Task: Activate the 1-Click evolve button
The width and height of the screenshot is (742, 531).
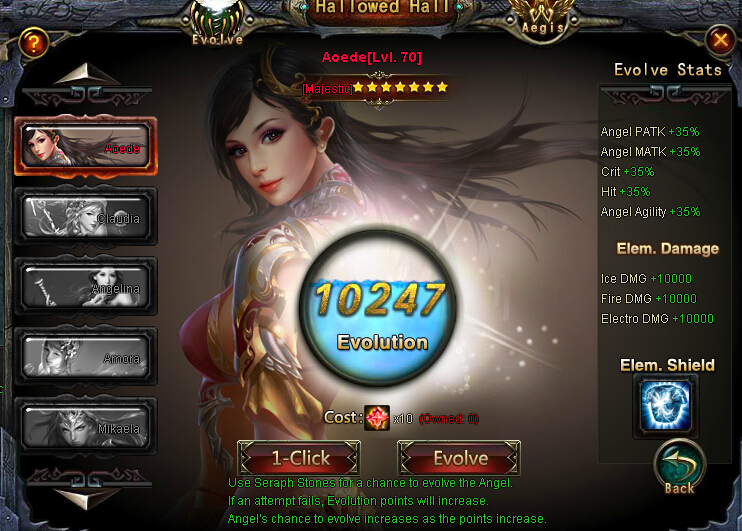Action: [300, 459]
